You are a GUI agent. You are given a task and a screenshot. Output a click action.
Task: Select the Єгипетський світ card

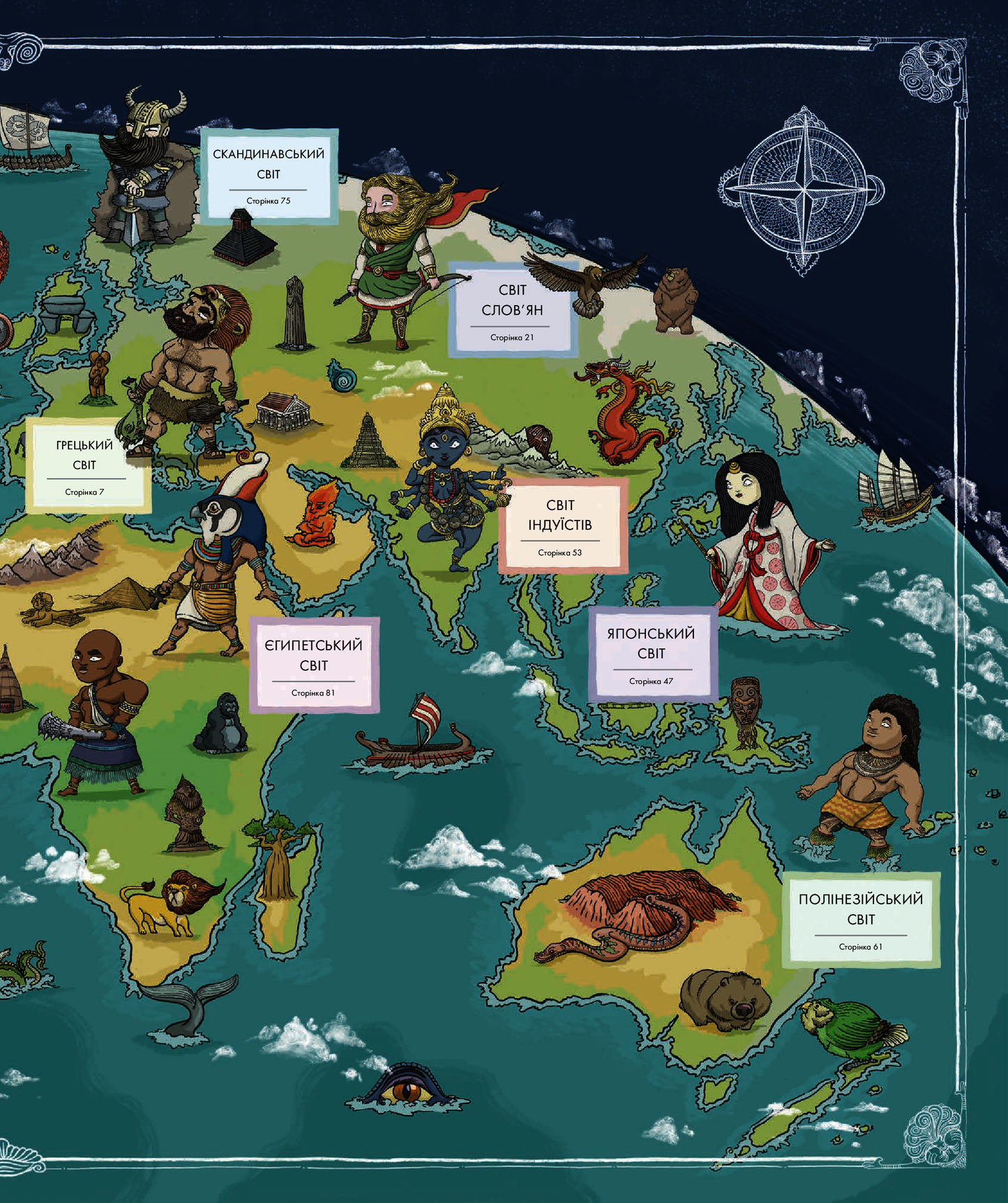[x=314, y=665]
